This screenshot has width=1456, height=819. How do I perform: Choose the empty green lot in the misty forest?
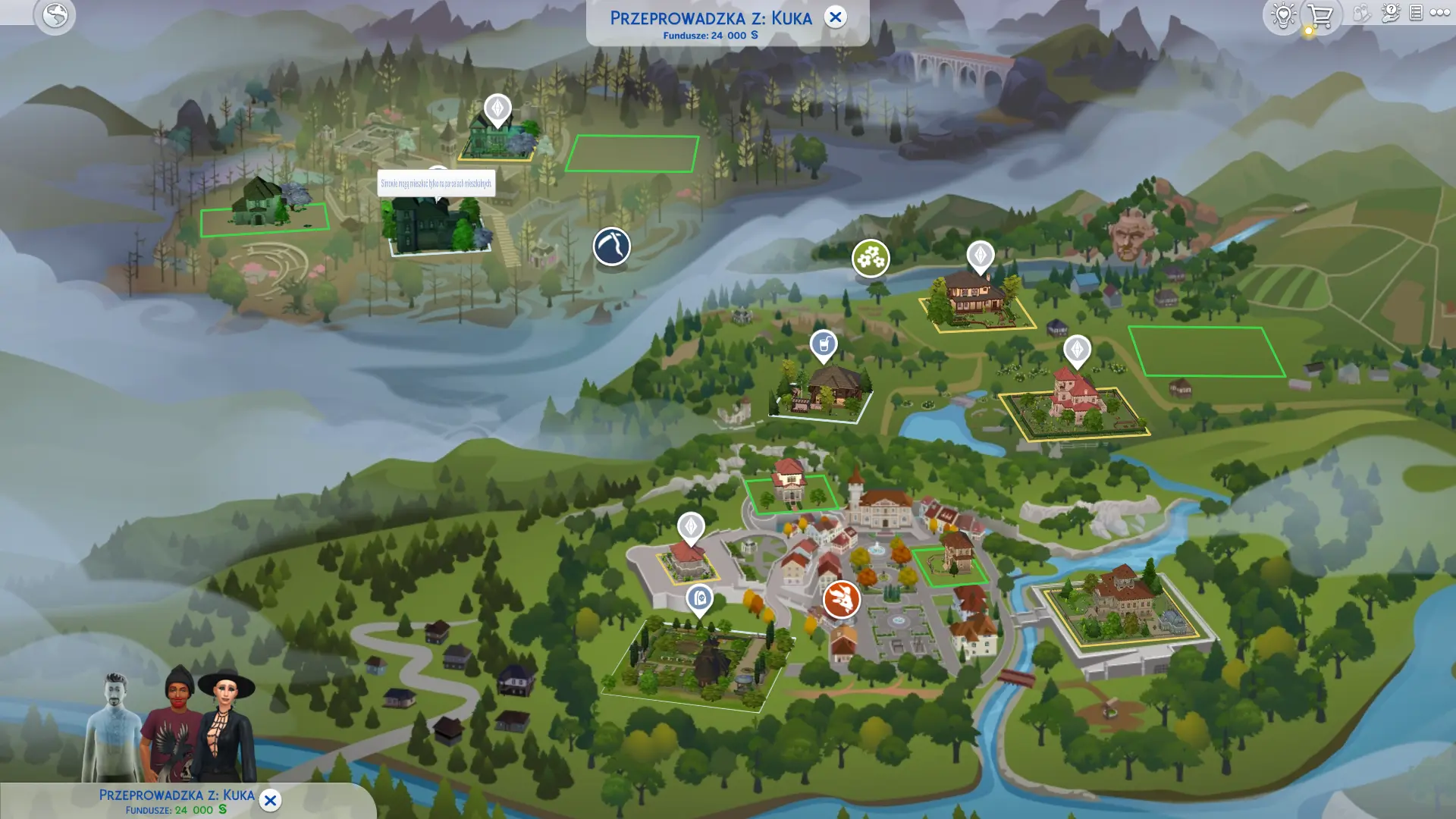pyautogui.click(x=632, y=153)
